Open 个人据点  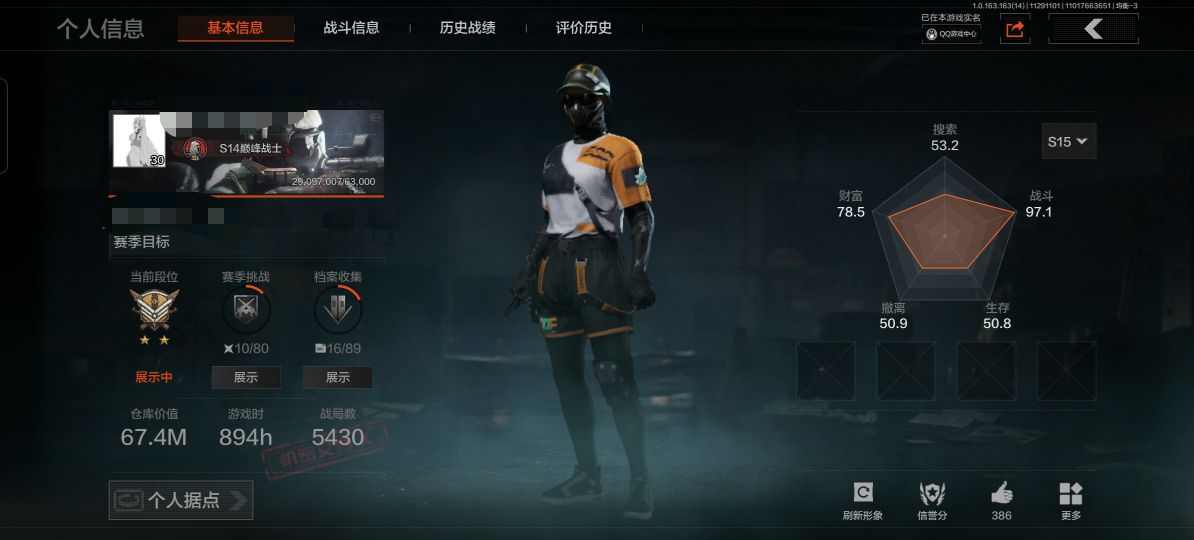click(x=181, y=500)
